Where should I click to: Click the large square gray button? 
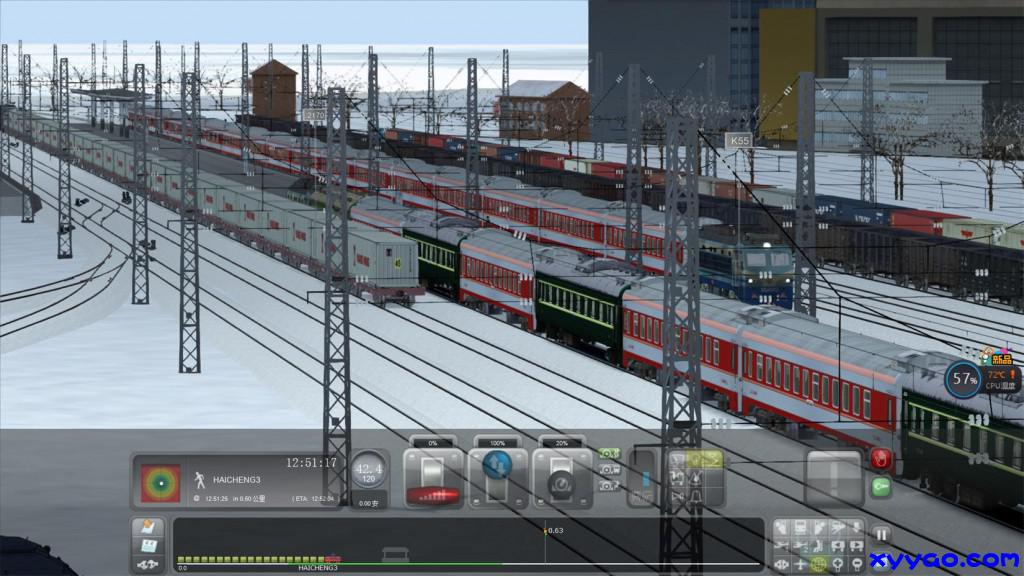pos(834,476)
